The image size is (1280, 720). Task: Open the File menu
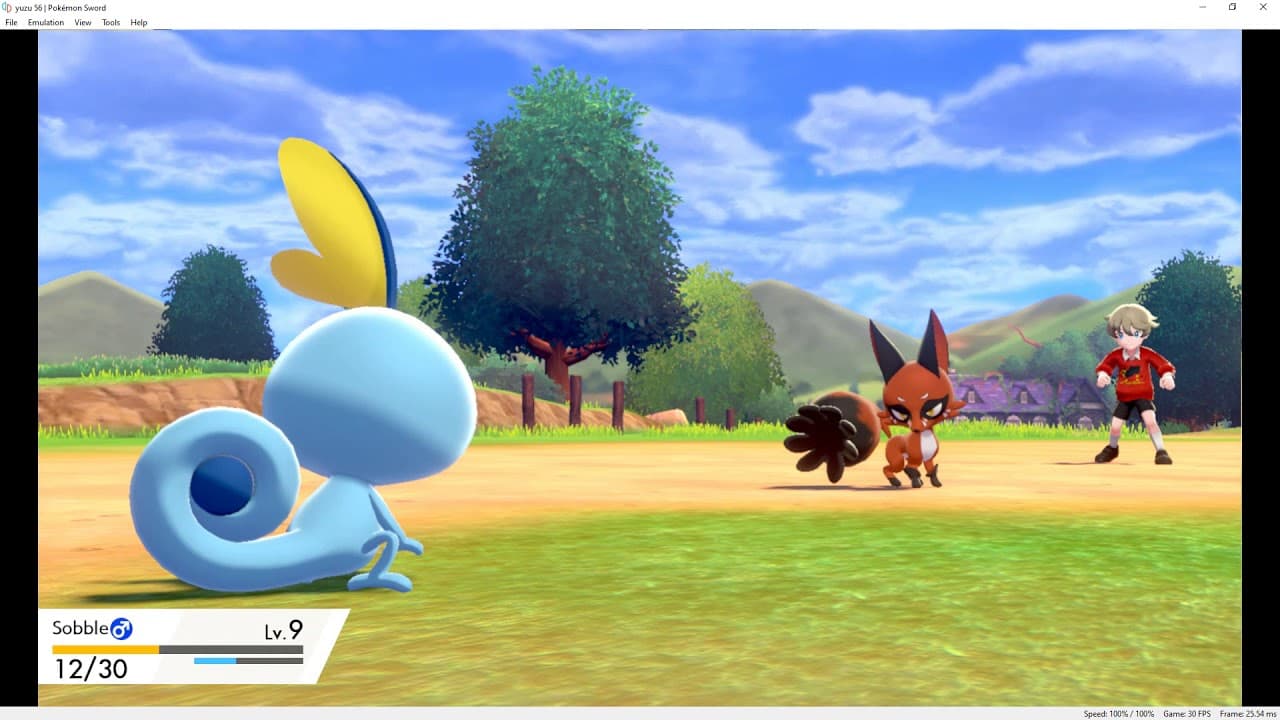[x=11, y=22]
